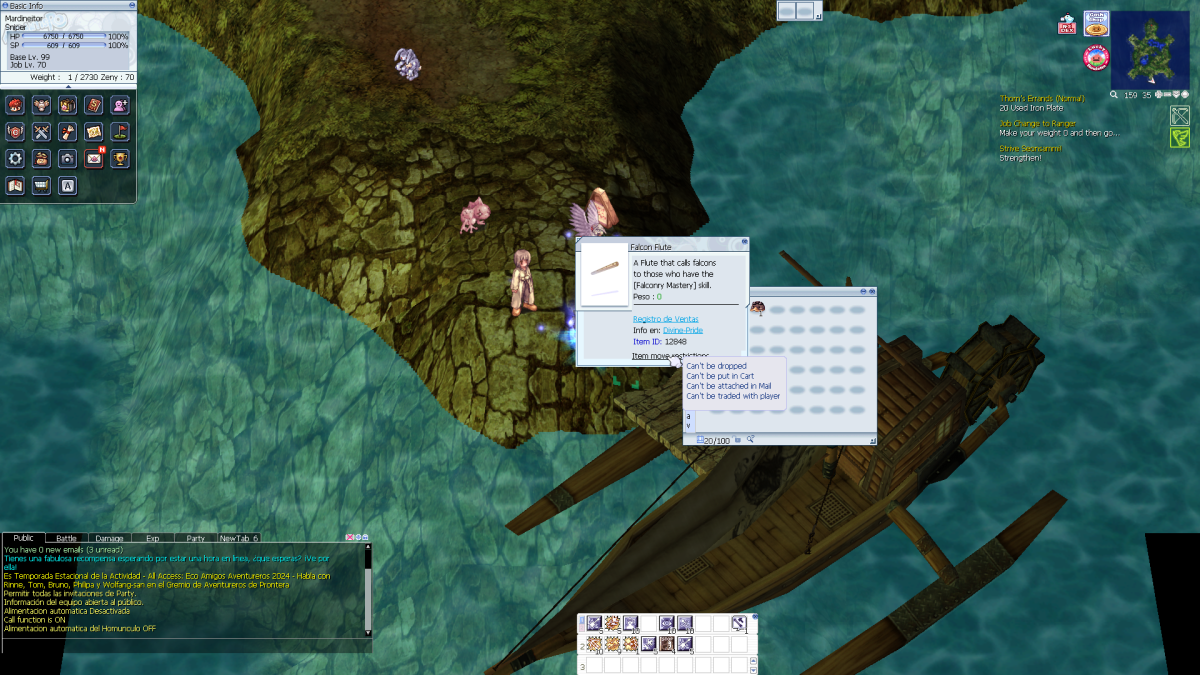Open the Lucky Roulette badge
The height and width of the screenshot is (675, 1200).
click(1097, 58)
